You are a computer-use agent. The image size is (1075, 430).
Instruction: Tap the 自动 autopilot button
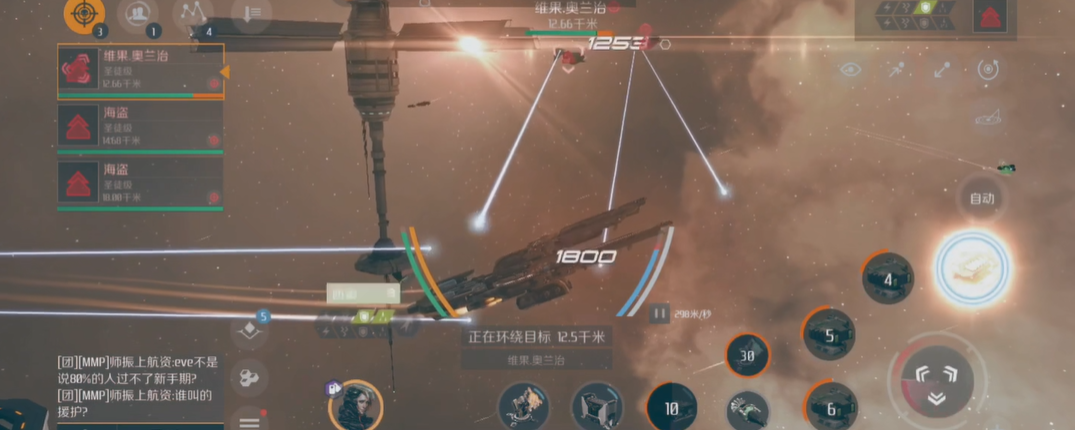tap(981, 198)
